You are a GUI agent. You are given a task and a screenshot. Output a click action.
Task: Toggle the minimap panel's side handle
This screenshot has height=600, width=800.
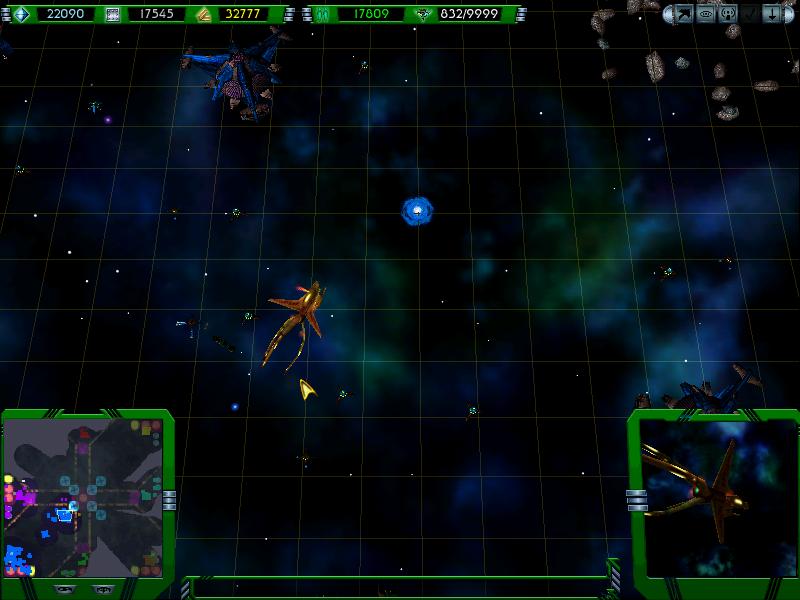169,498
